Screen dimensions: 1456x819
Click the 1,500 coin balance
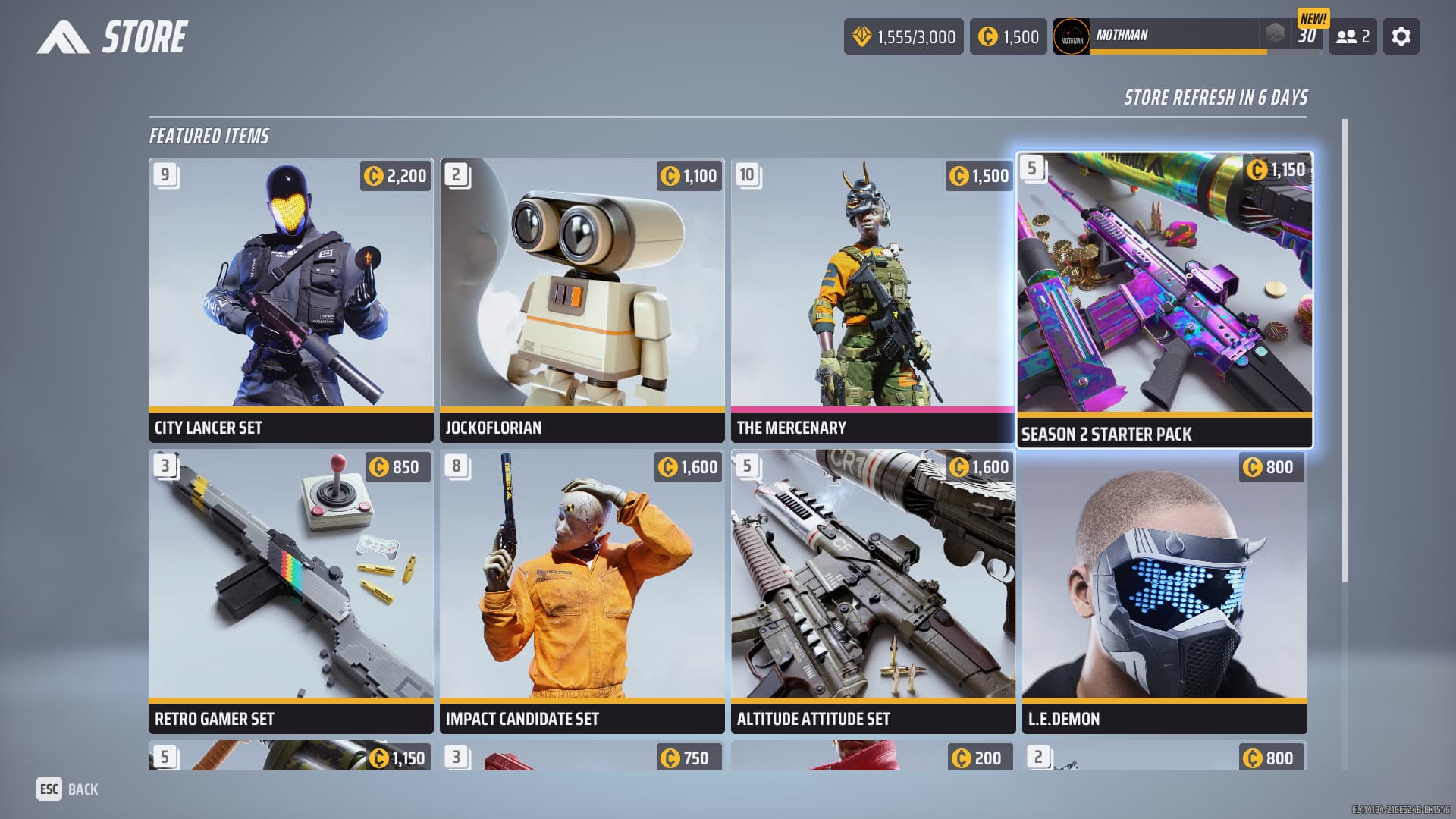coord(1008,36)
